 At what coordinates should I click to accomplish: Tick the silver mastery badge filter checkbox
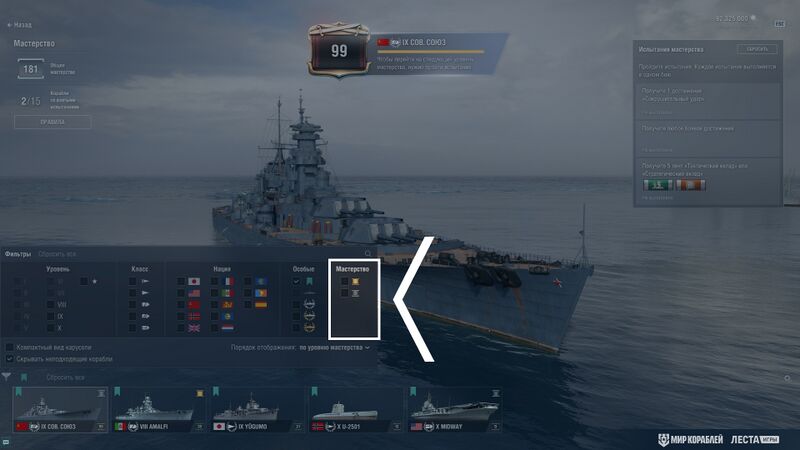click(345, 294)
